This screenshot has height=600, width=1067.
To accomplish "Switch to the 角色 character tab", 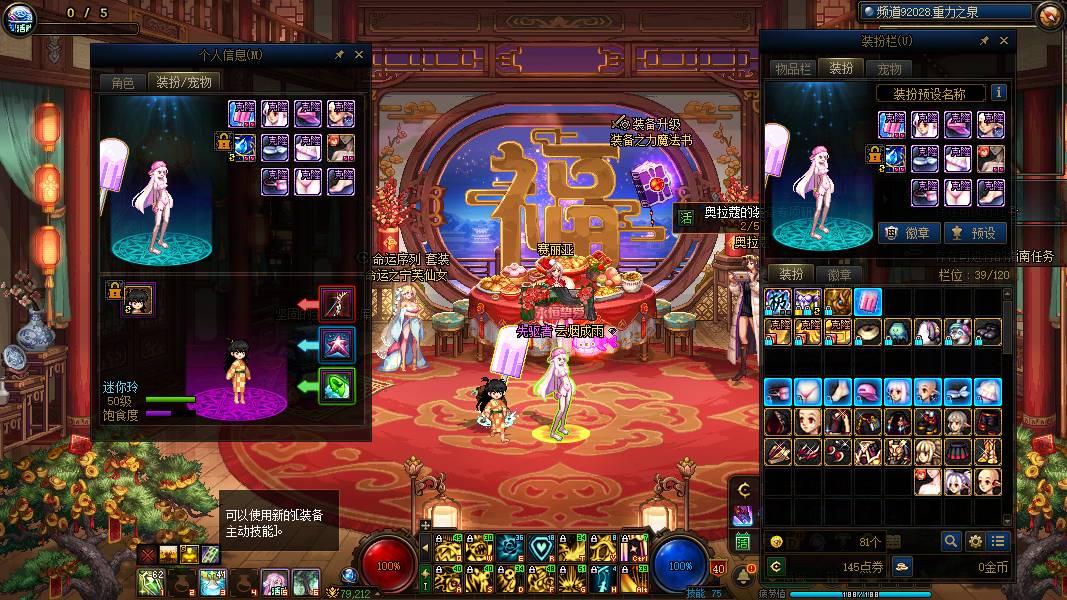I will click(x=122, y=83).
